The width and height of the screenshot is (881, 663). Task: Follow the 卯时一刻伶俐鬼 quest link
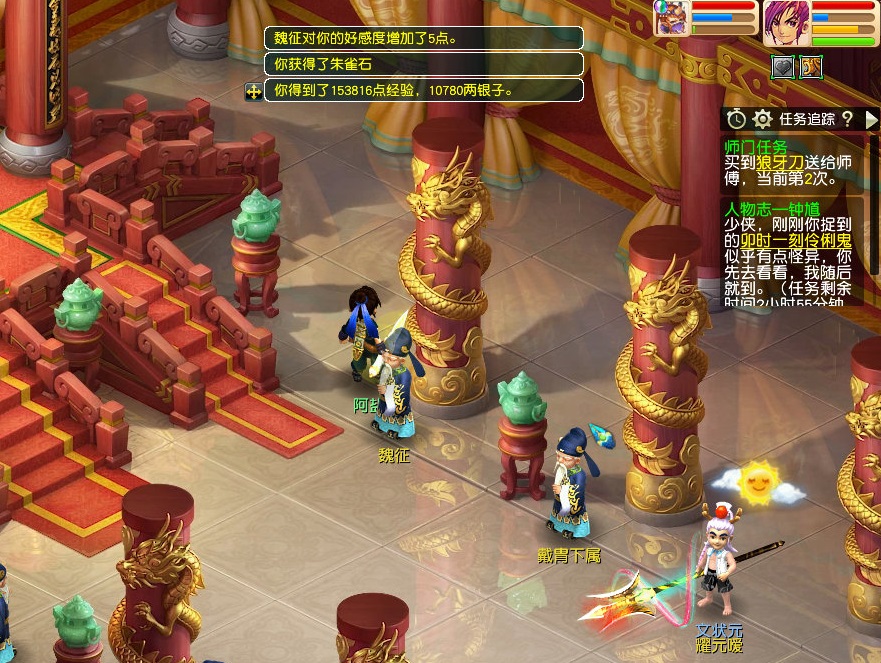(788, 241)
